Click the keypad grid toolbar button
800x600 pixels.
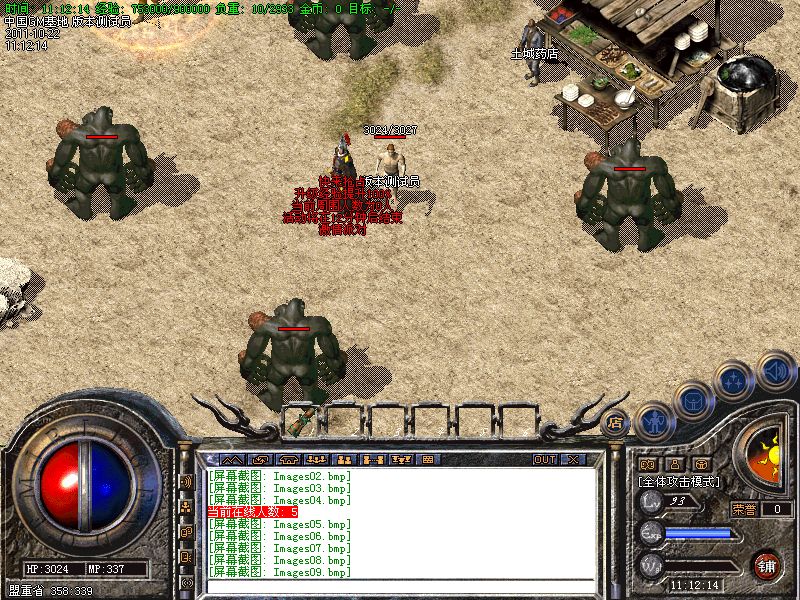coord(428,459)
